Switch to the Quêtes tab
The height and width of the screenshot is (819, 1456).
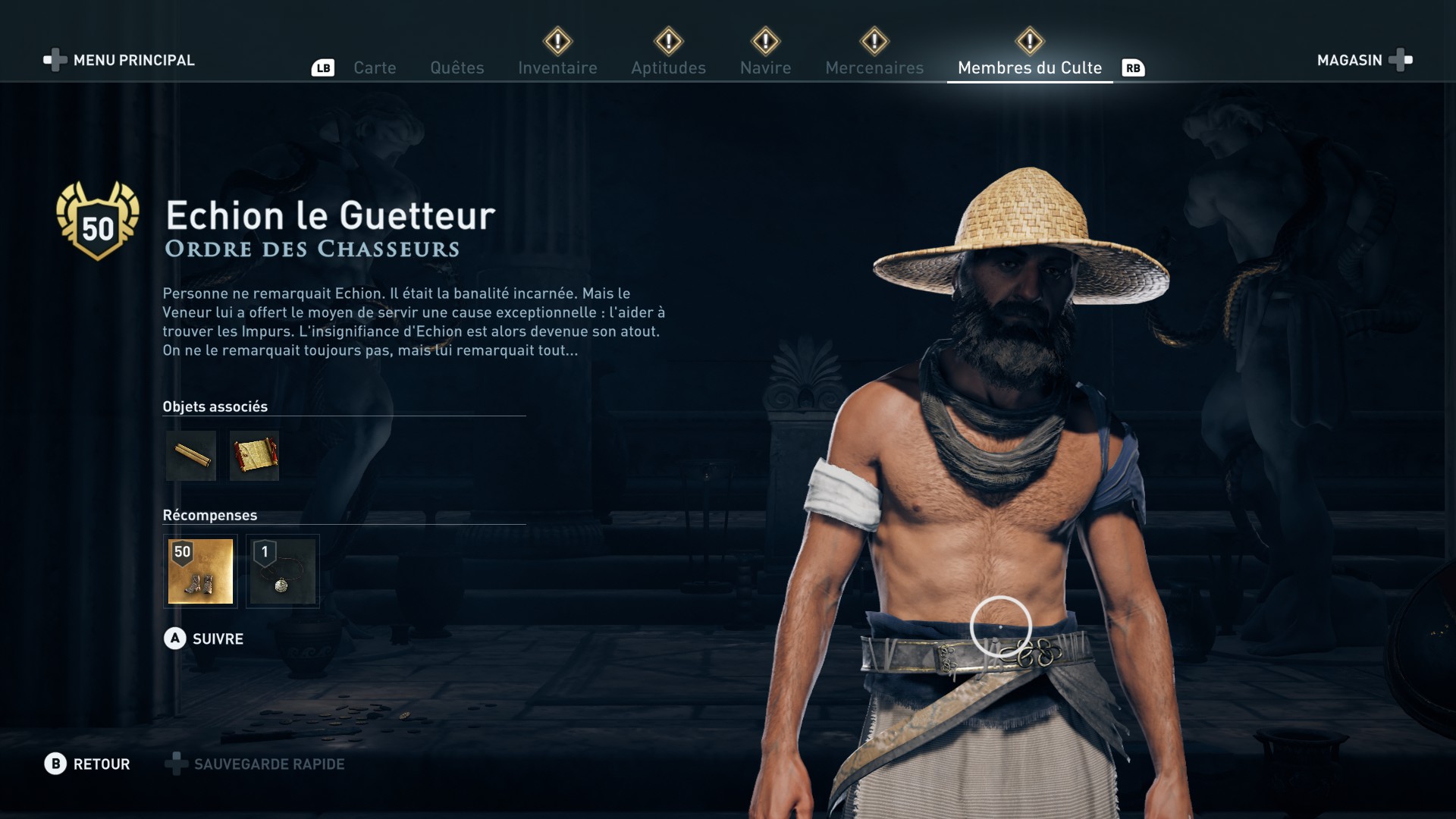(x=457, y=67)
